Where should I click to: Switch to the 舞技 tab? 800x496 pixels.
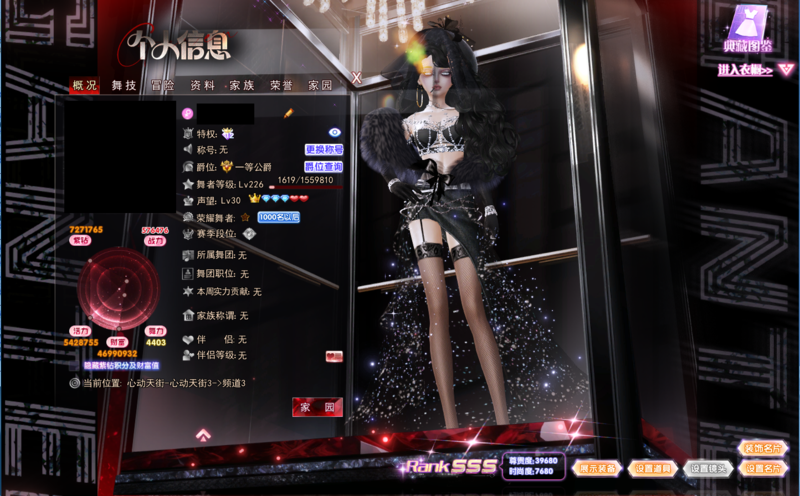(124, 86)
